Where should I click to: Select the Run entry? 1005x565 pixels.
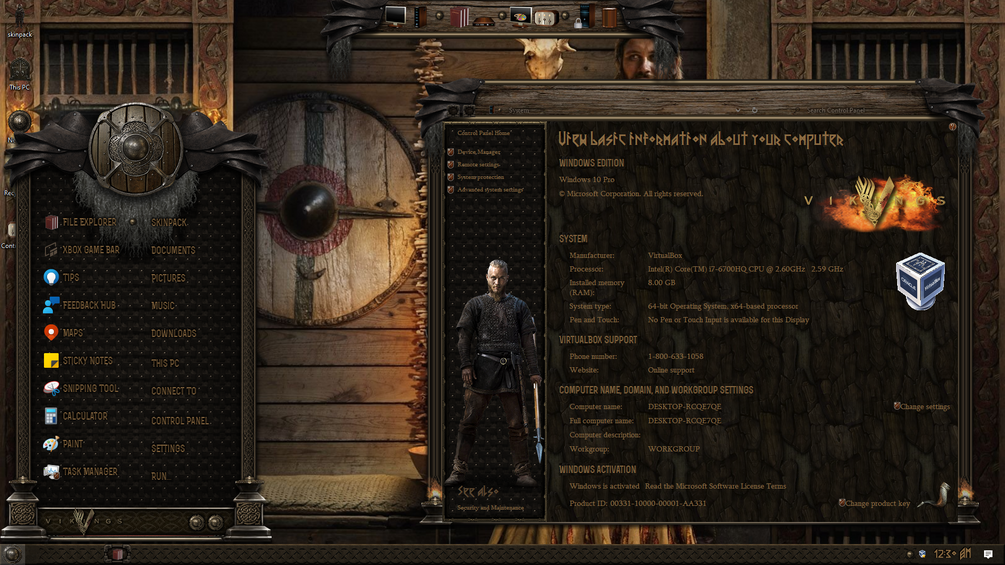click(159, 477)
